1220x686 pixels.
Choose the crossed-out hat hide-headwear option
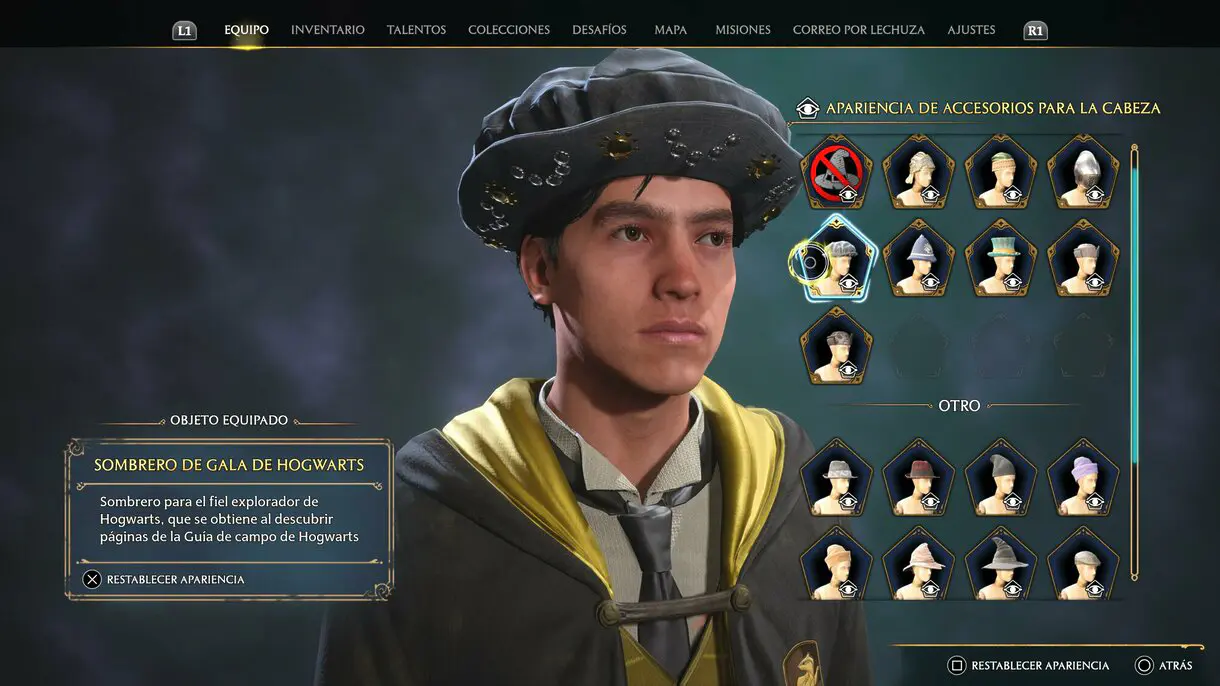point(836,173)
